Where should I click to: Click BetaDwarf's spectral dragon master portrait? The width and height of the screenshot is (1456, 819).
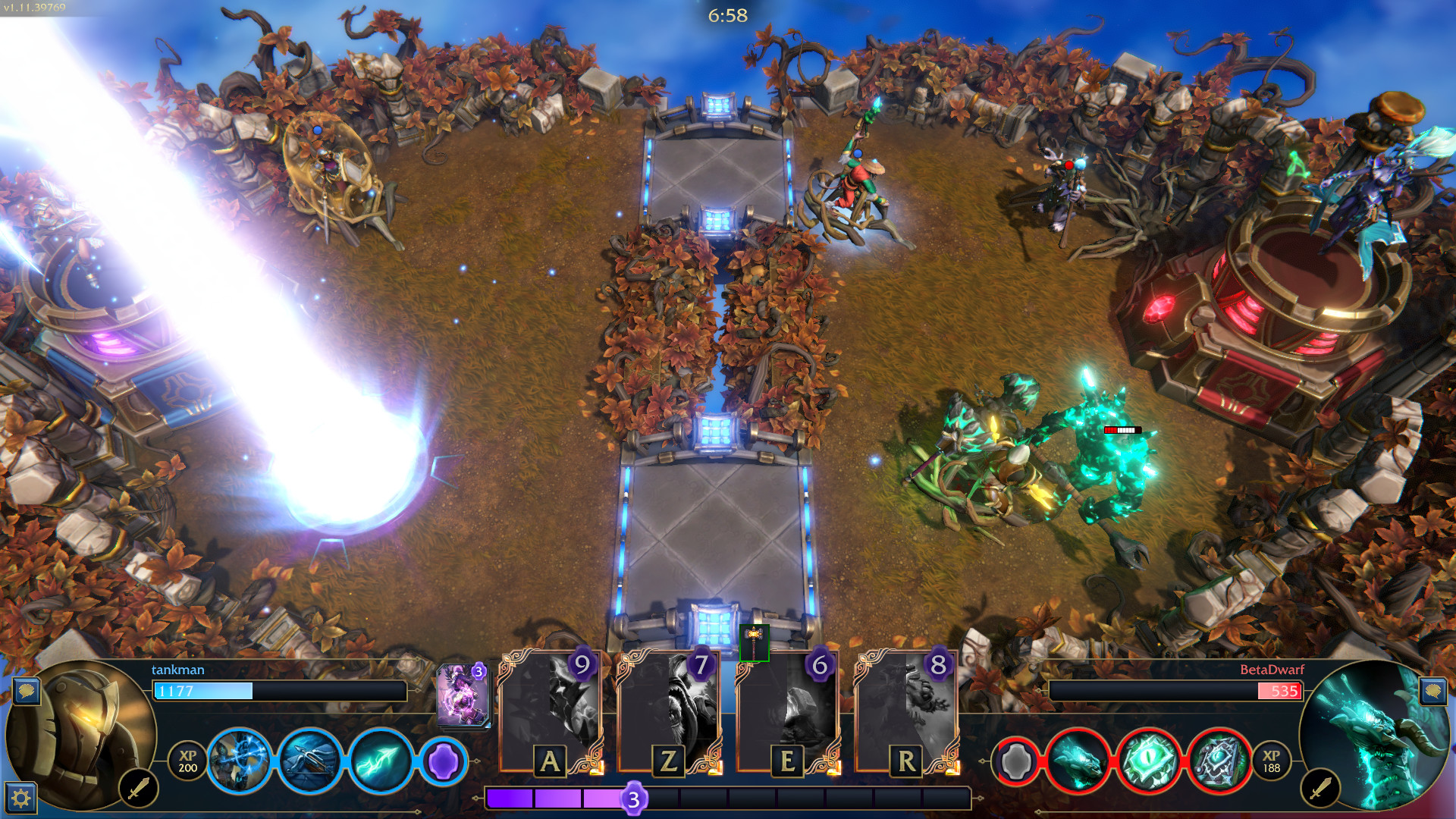[x=1374, y=732]
